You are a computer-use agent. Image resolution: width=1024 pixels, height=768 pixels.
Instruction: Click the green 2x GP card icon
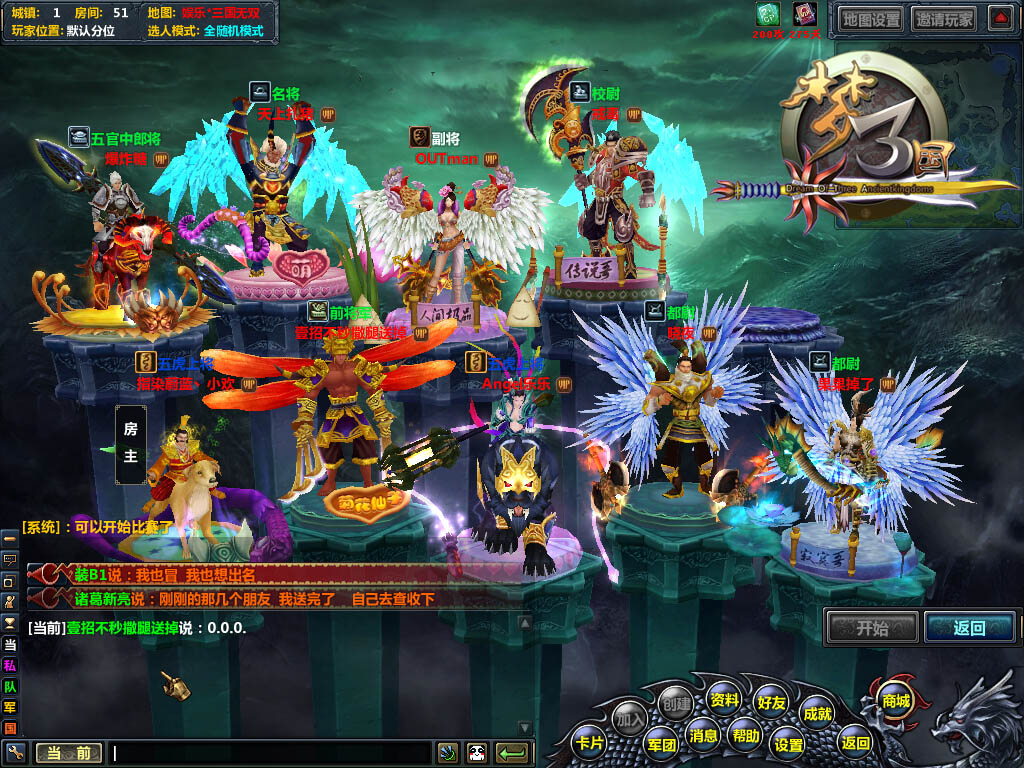point(766,14)
